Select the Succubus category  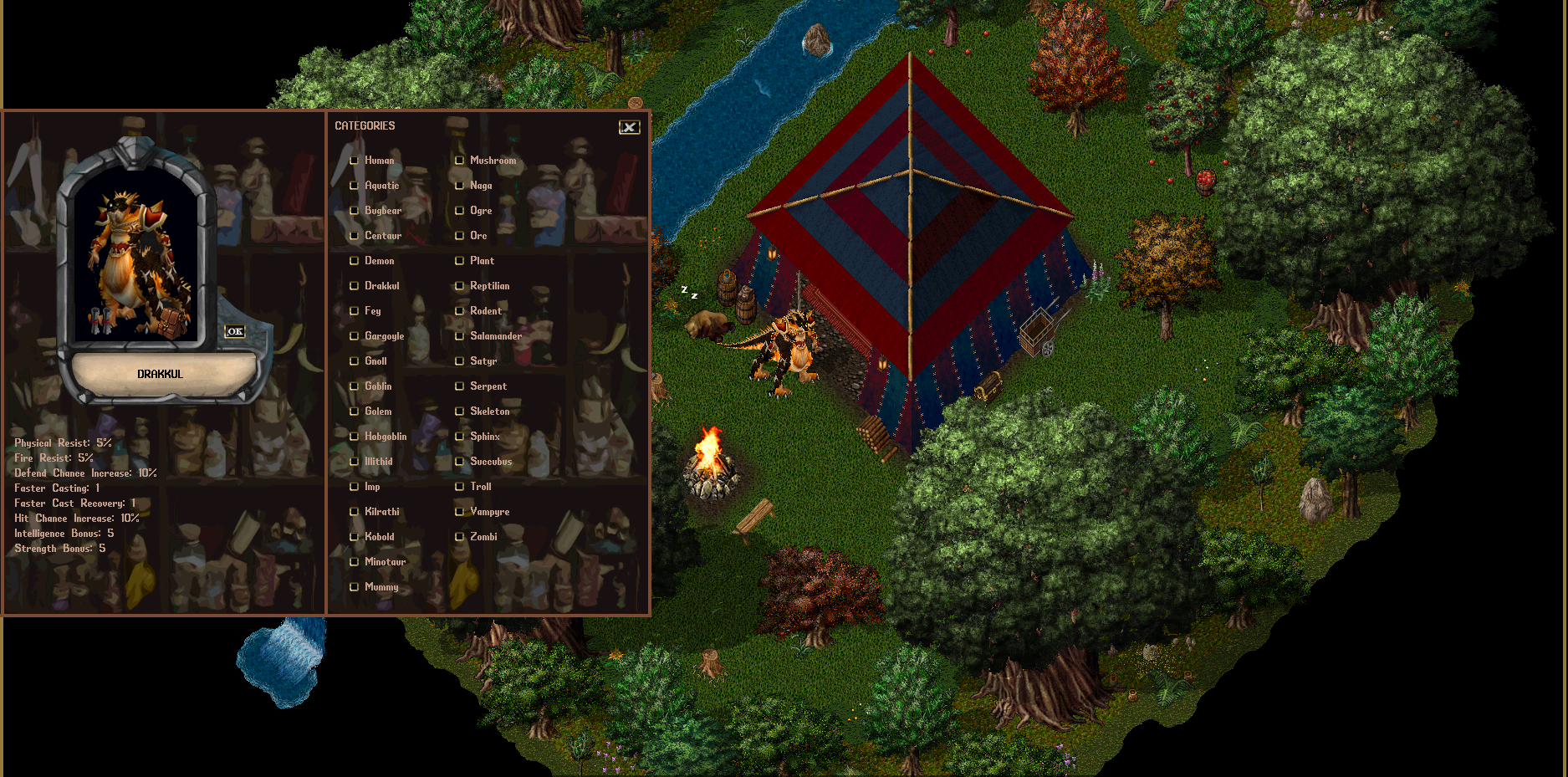click(x=460, y=462)
